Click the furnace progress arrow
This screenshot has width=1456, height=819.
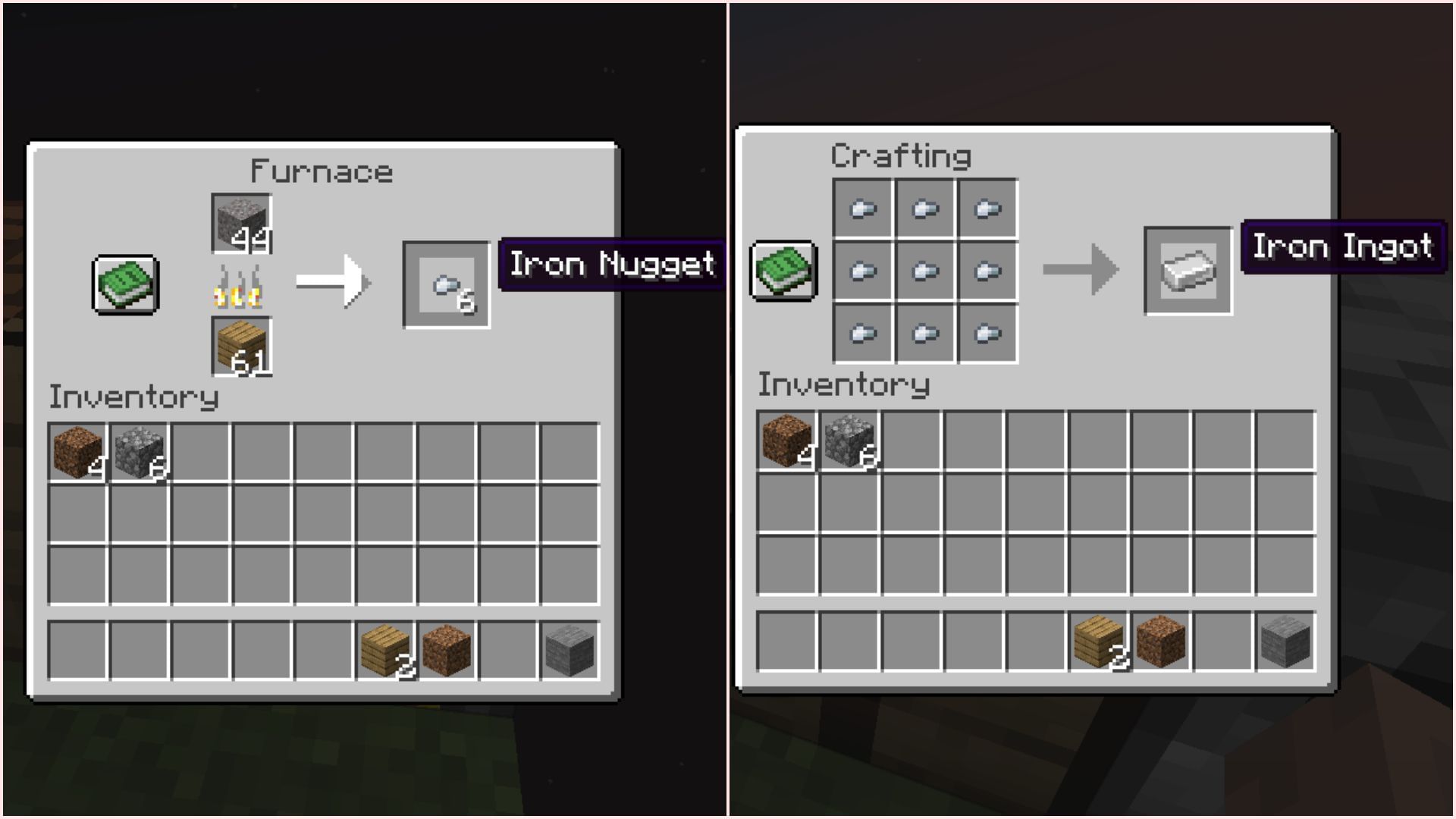[x=332, y=281]
